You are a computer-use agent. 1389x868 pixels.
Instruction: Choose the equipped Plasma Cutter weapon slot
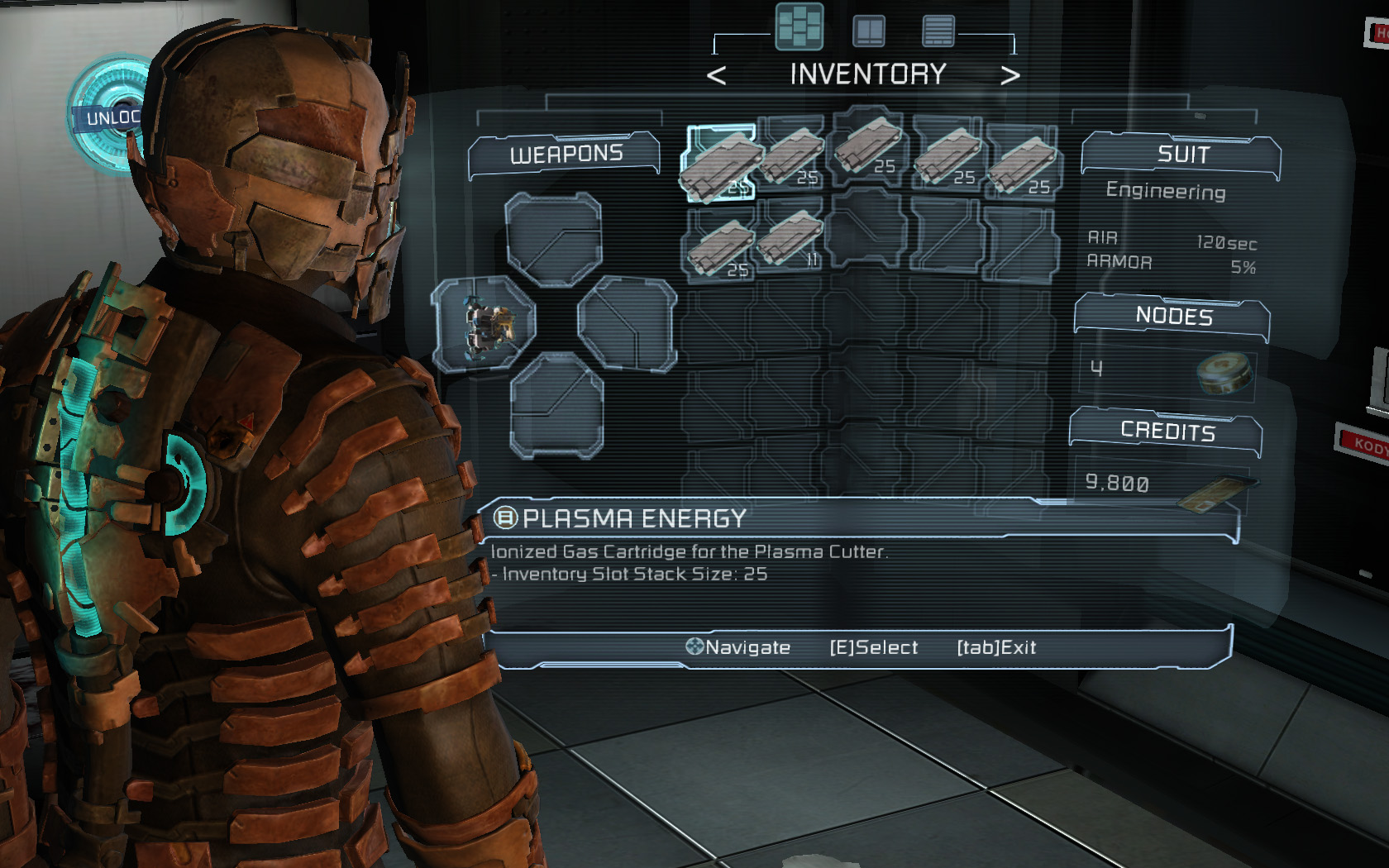486,325
